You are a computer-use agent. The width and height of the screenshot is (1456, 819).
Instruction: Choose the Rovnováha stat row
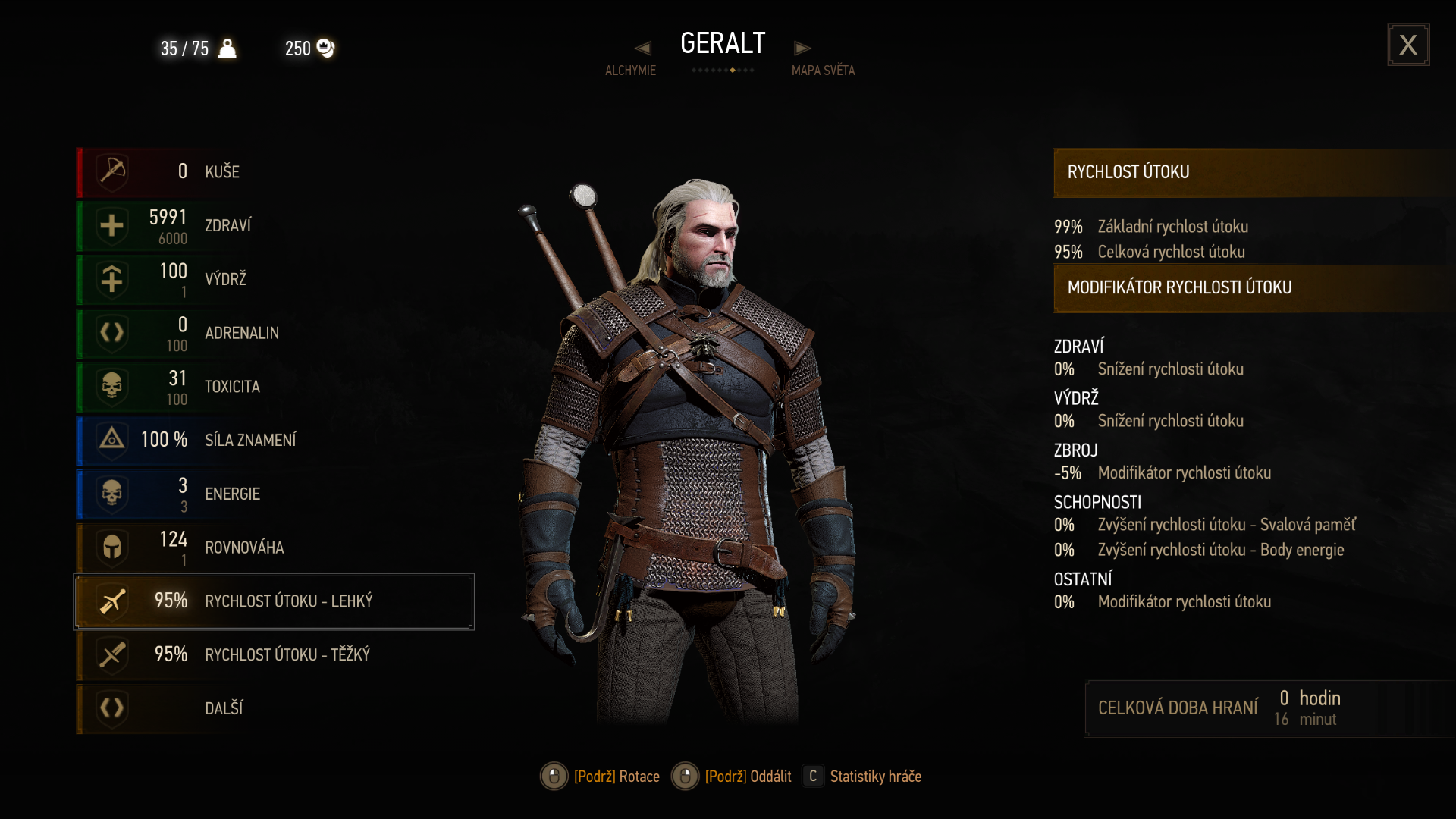tap(273, 548)
